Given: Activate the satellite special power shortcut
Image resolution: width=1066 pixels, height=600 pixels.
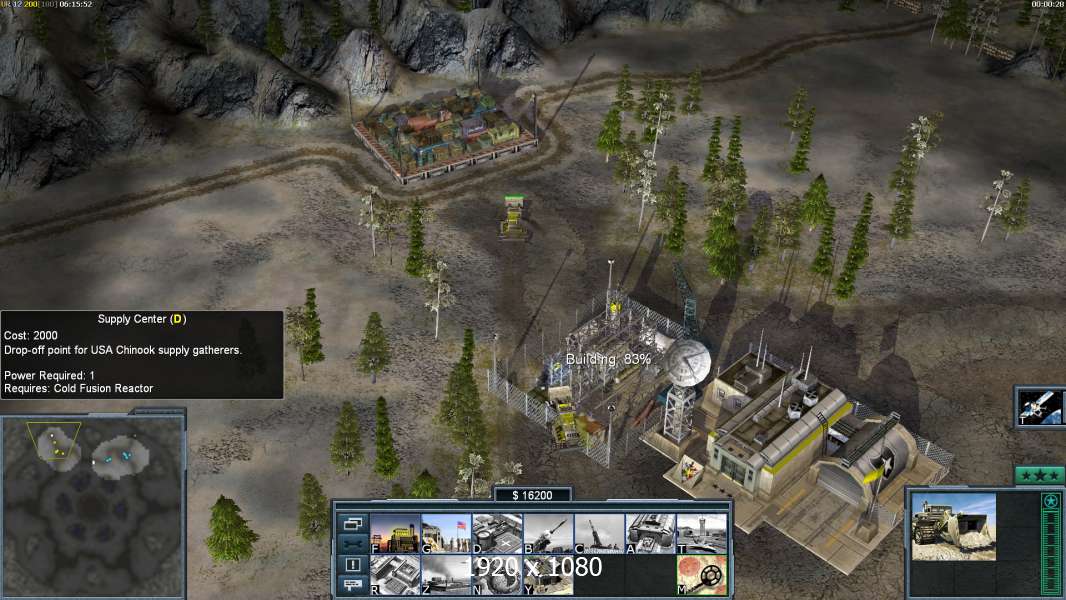Looking at the screenshot, I should pyautogui.click(x=1040, y=406).
